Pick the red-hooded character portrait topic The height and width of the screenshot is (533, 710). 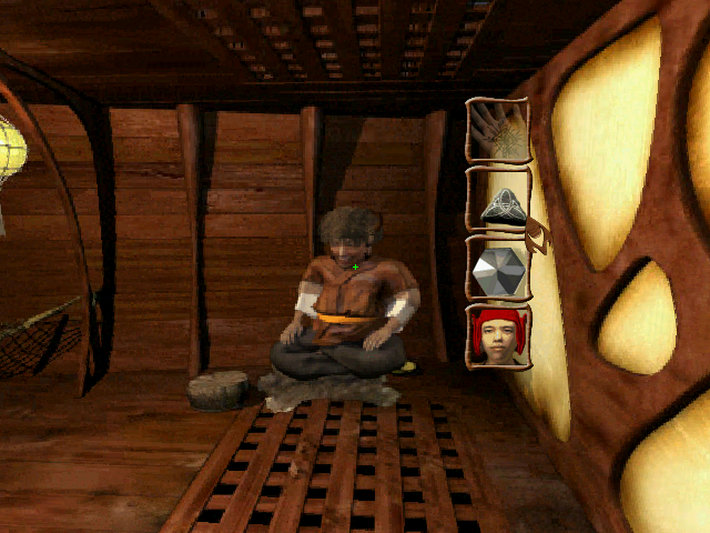tap(498, 337)
